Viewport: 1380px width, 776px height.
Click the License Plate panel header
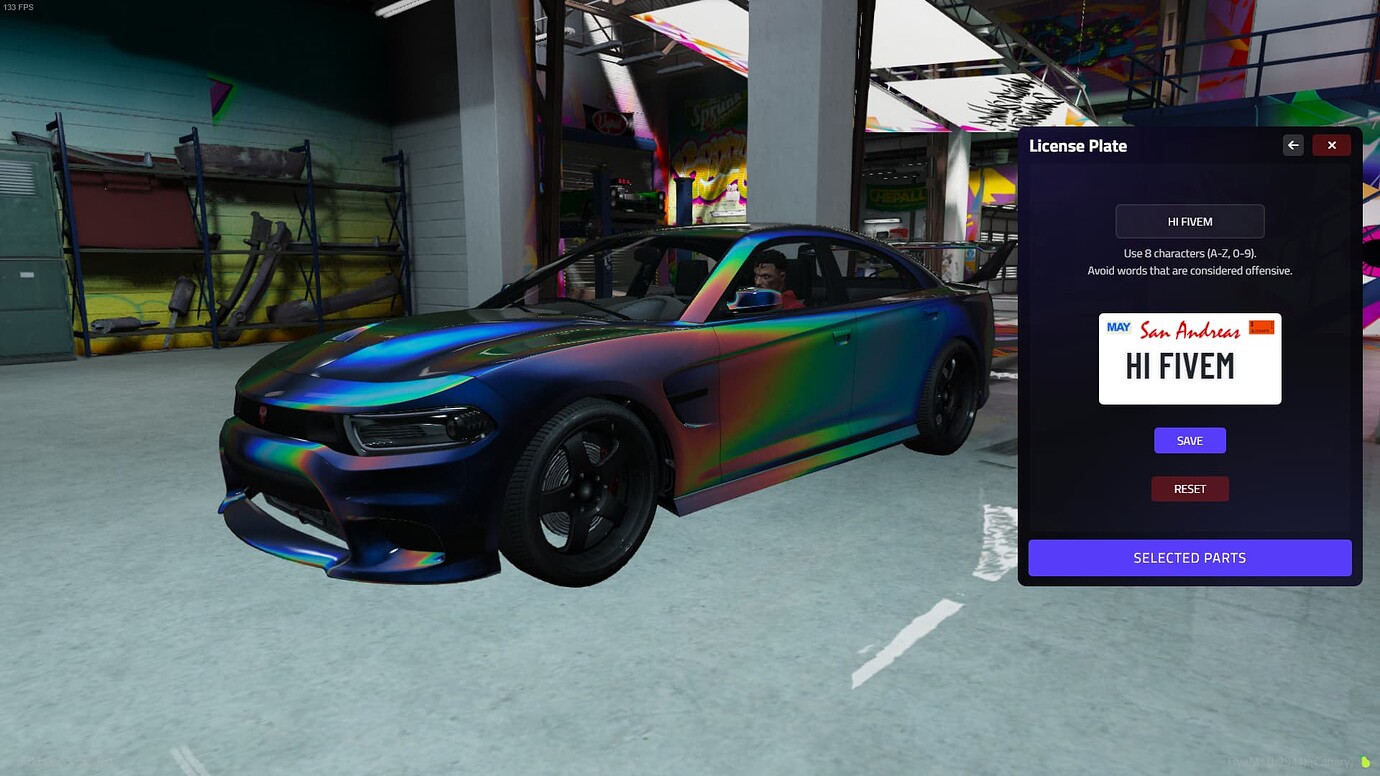click(x=1079, y=146)
